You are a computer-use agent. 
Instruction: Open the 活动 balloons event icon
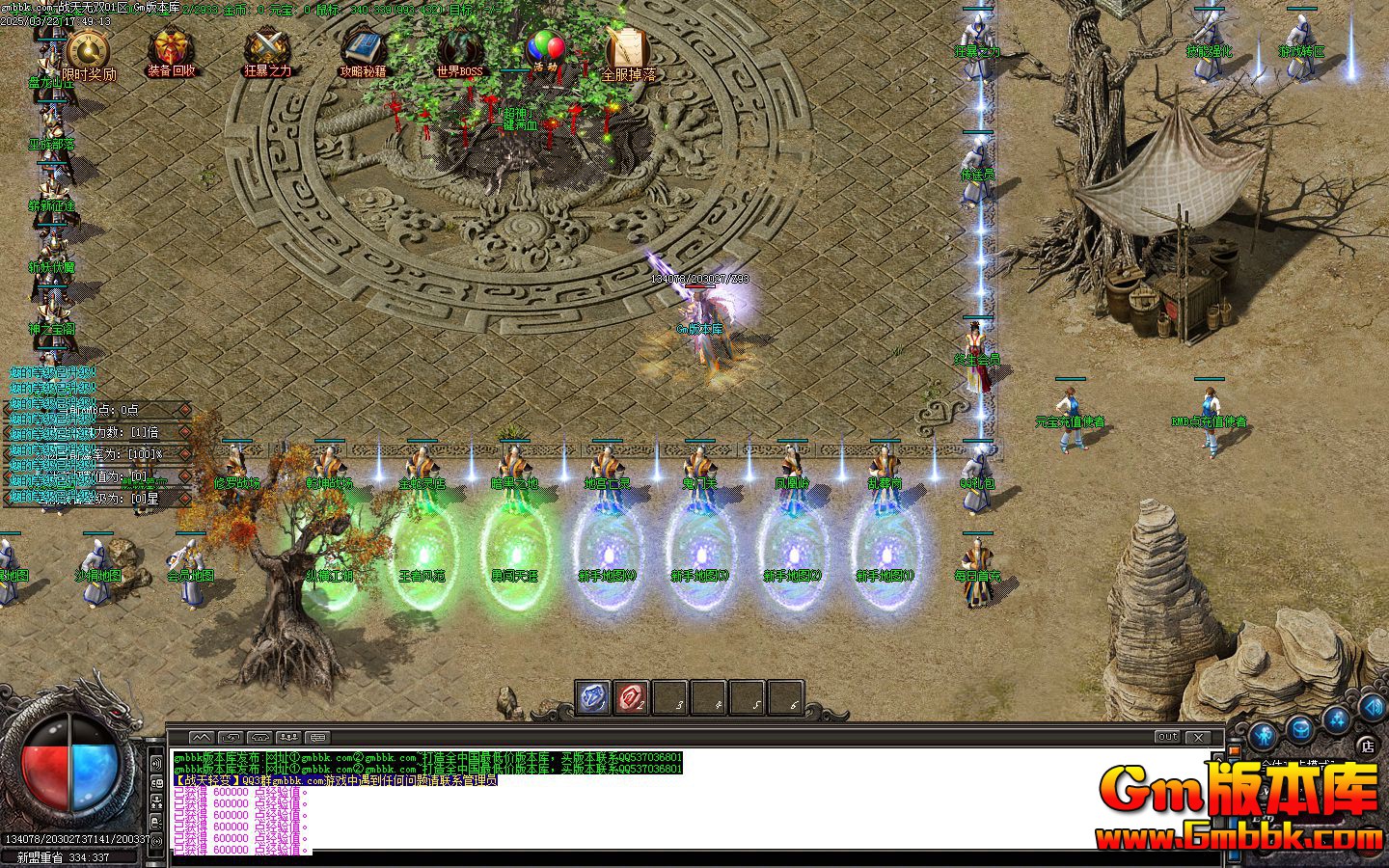(x=546, y=48)
